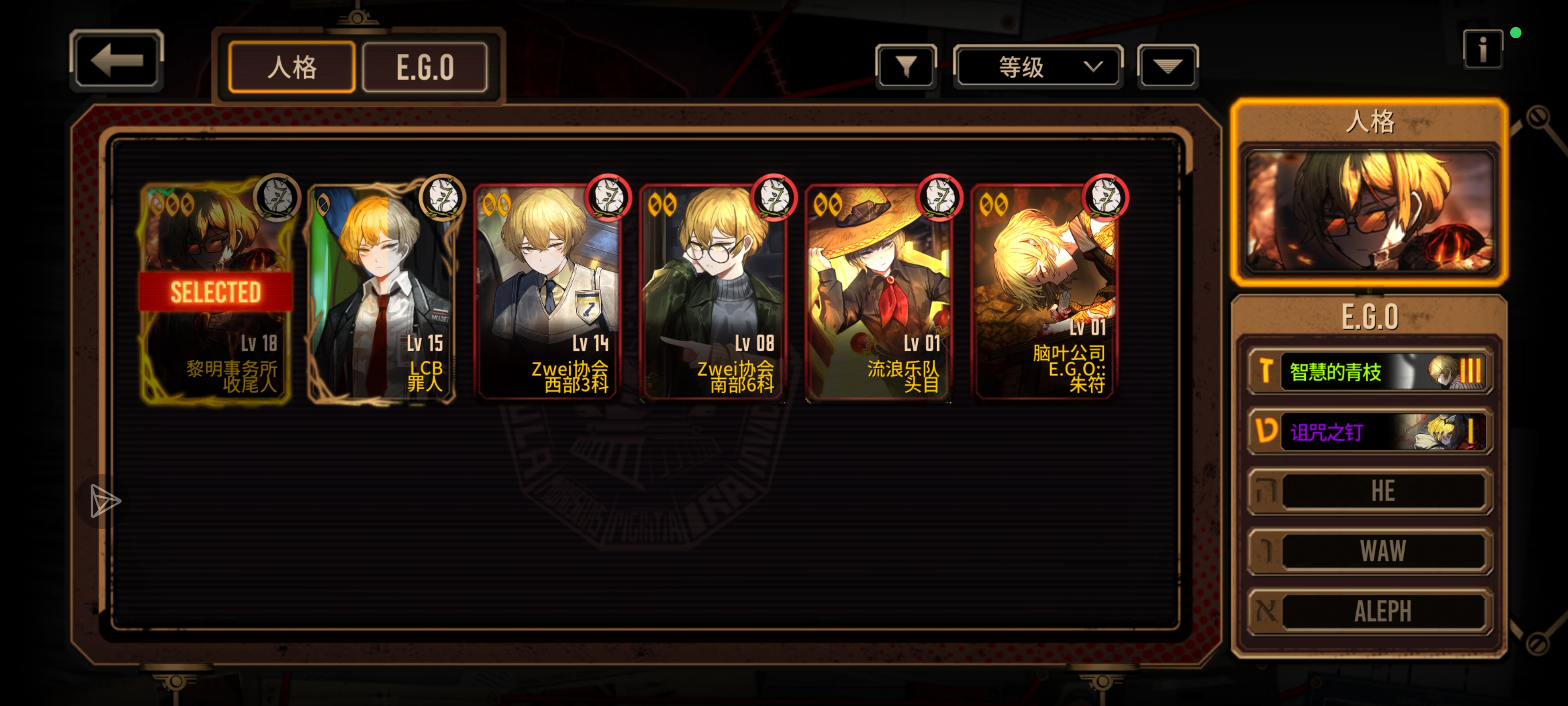Screen dimensions: 1568x706
Task: Open the 诅咒之钉 E.G.O slot
Action: (1370, 431)
